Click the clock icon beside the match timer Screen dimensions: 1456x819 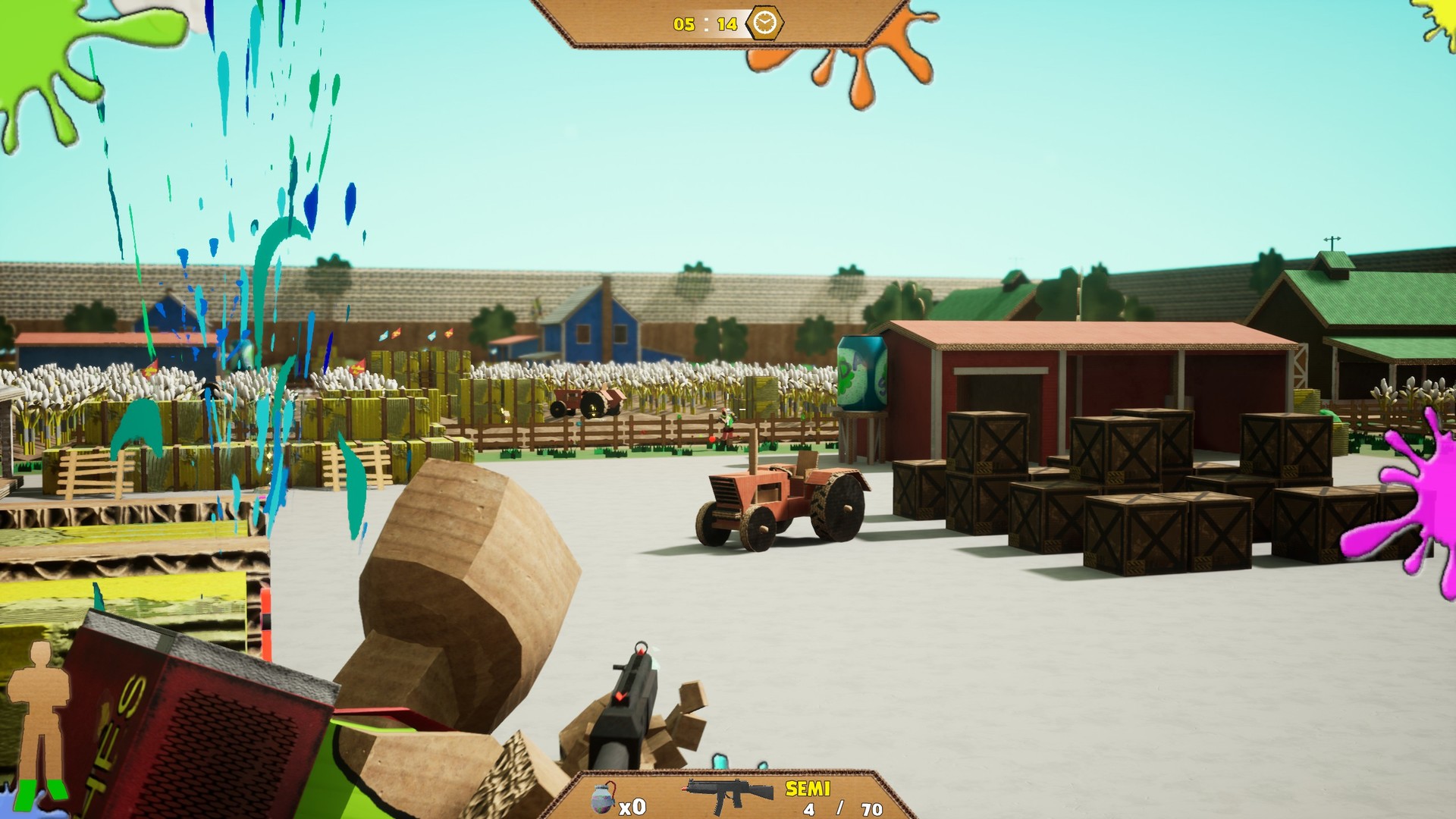coord(764,23)
